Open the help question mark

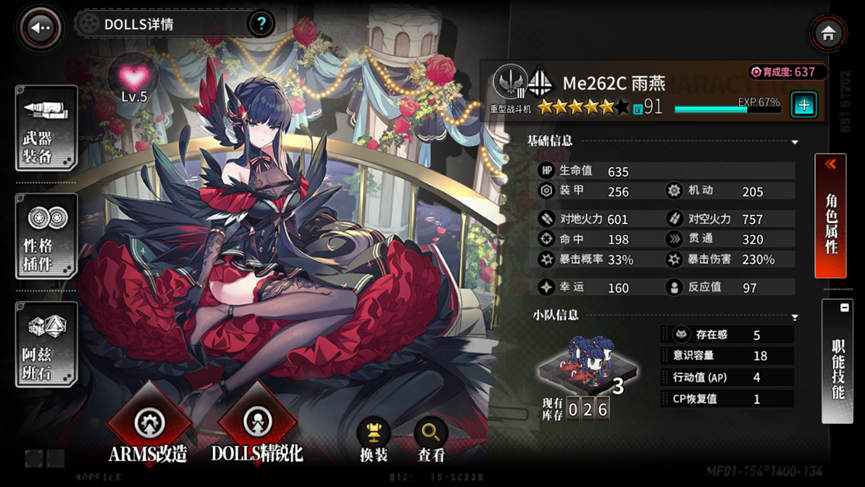(x=260, y=23)
